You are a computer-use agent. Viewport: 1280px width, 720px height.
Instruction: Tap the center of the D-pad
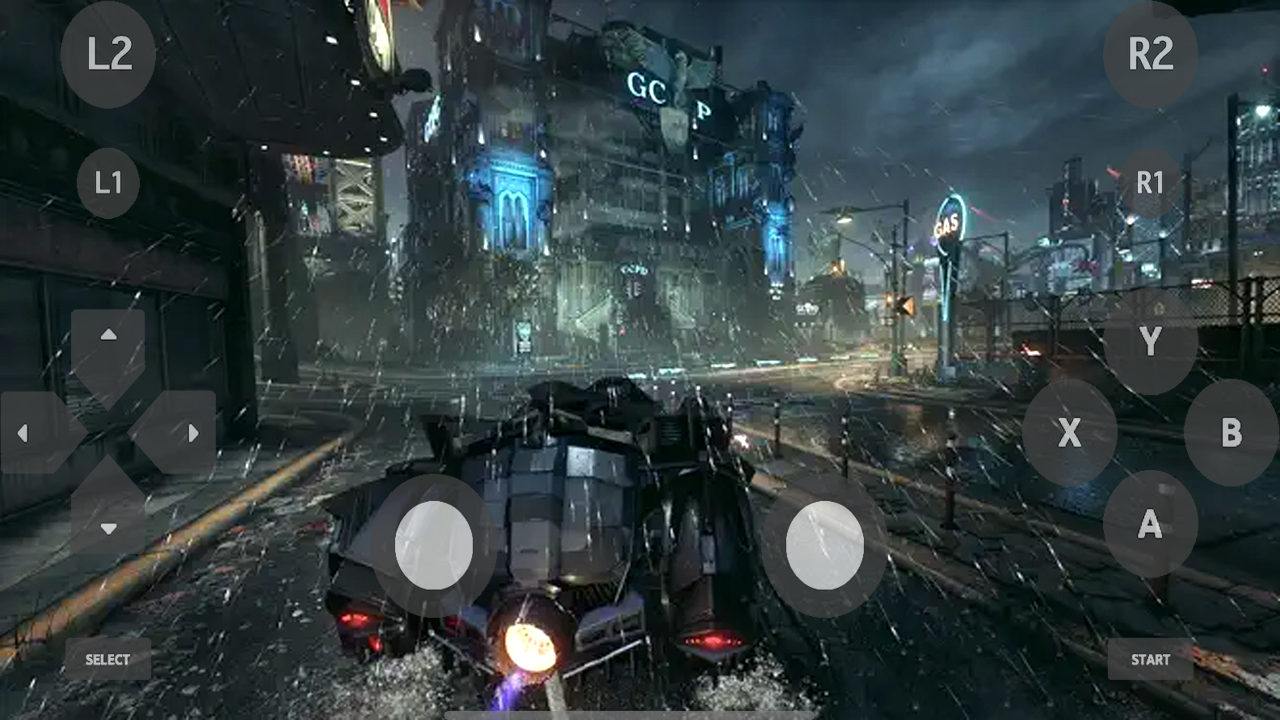click(108, 432)
